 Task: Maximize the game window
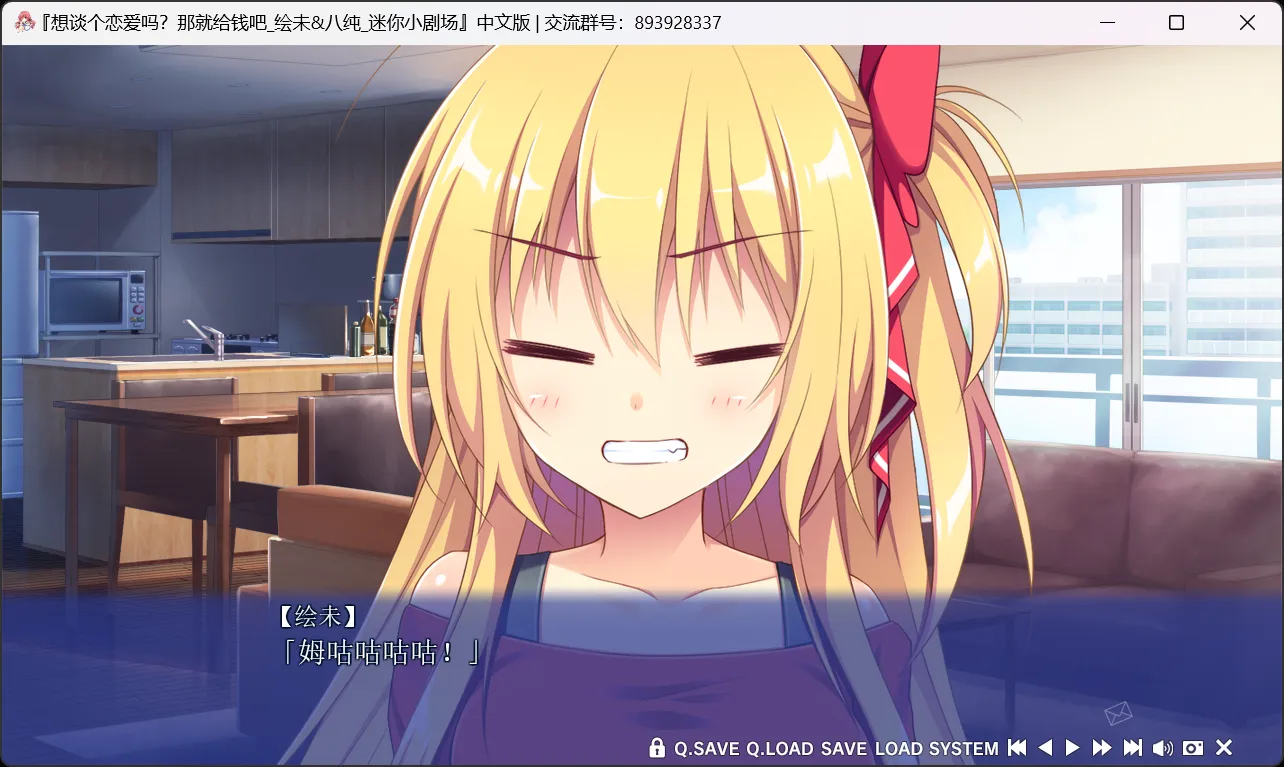pos(1176,23)
